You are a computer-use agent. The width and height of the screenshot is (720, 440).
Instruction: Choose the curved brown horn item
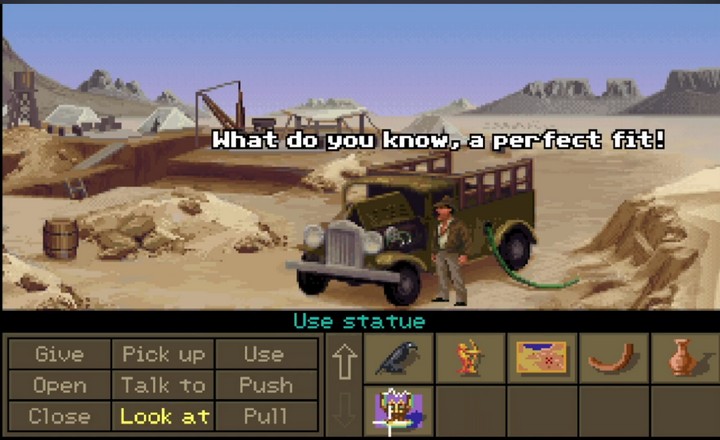coord(613,358)
